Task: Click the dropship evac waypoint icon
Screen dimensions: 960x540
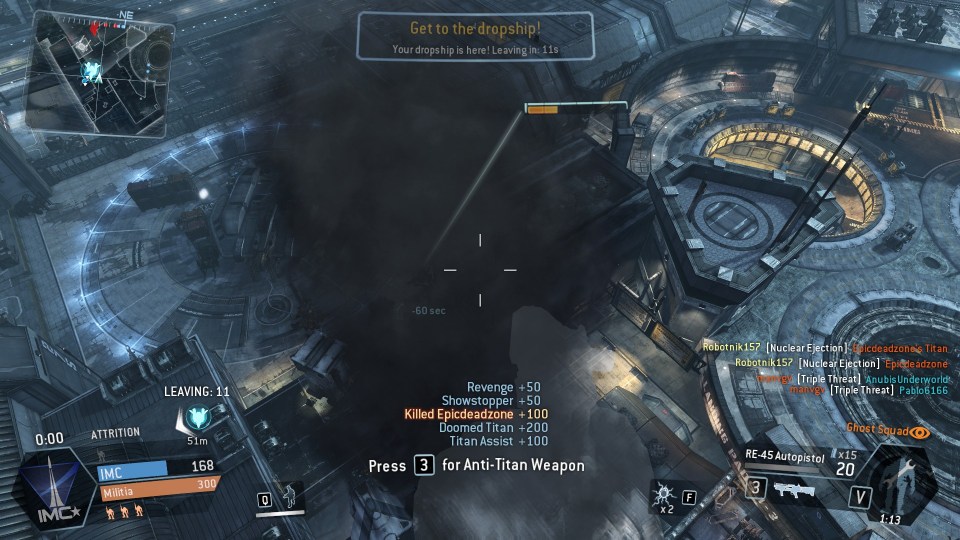Action: pyautogui.click(x=196, y=419)
